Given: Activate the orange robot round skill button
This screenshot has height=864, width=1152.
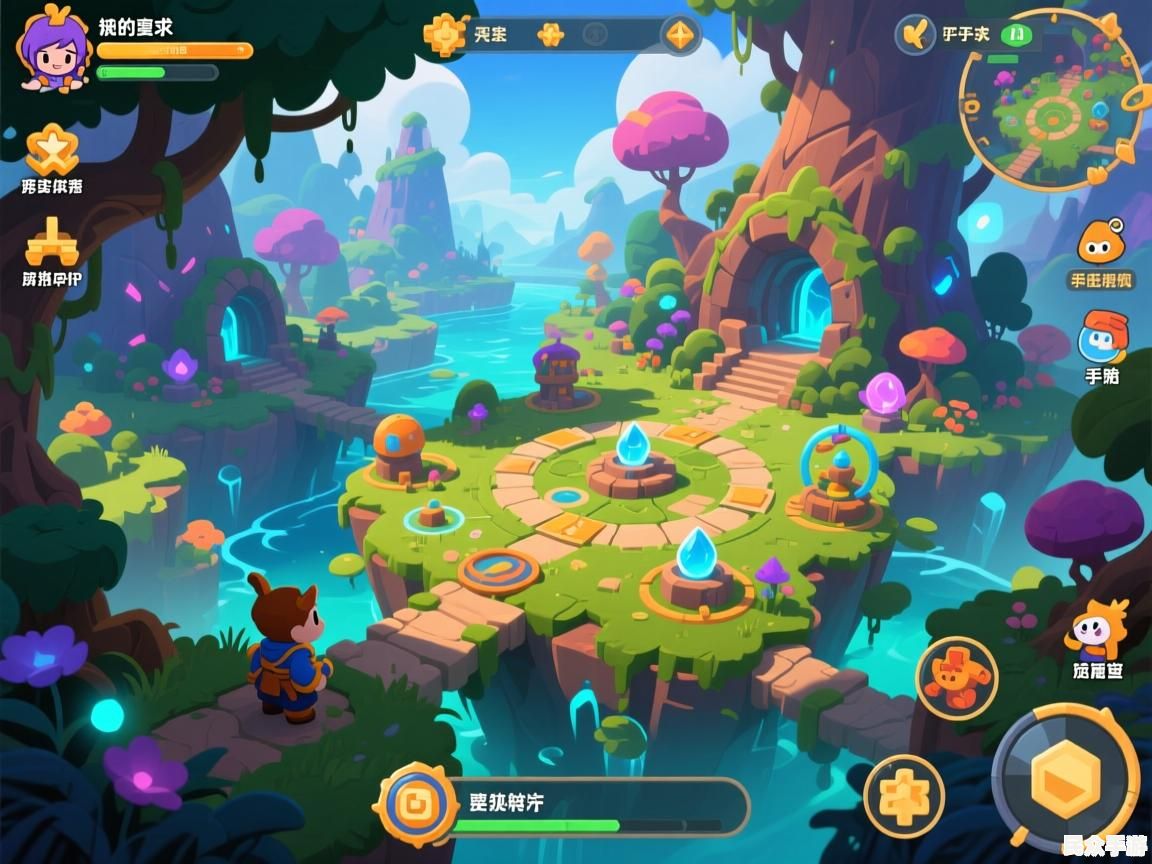Looking at the screenshot, I should pos(956,678).
